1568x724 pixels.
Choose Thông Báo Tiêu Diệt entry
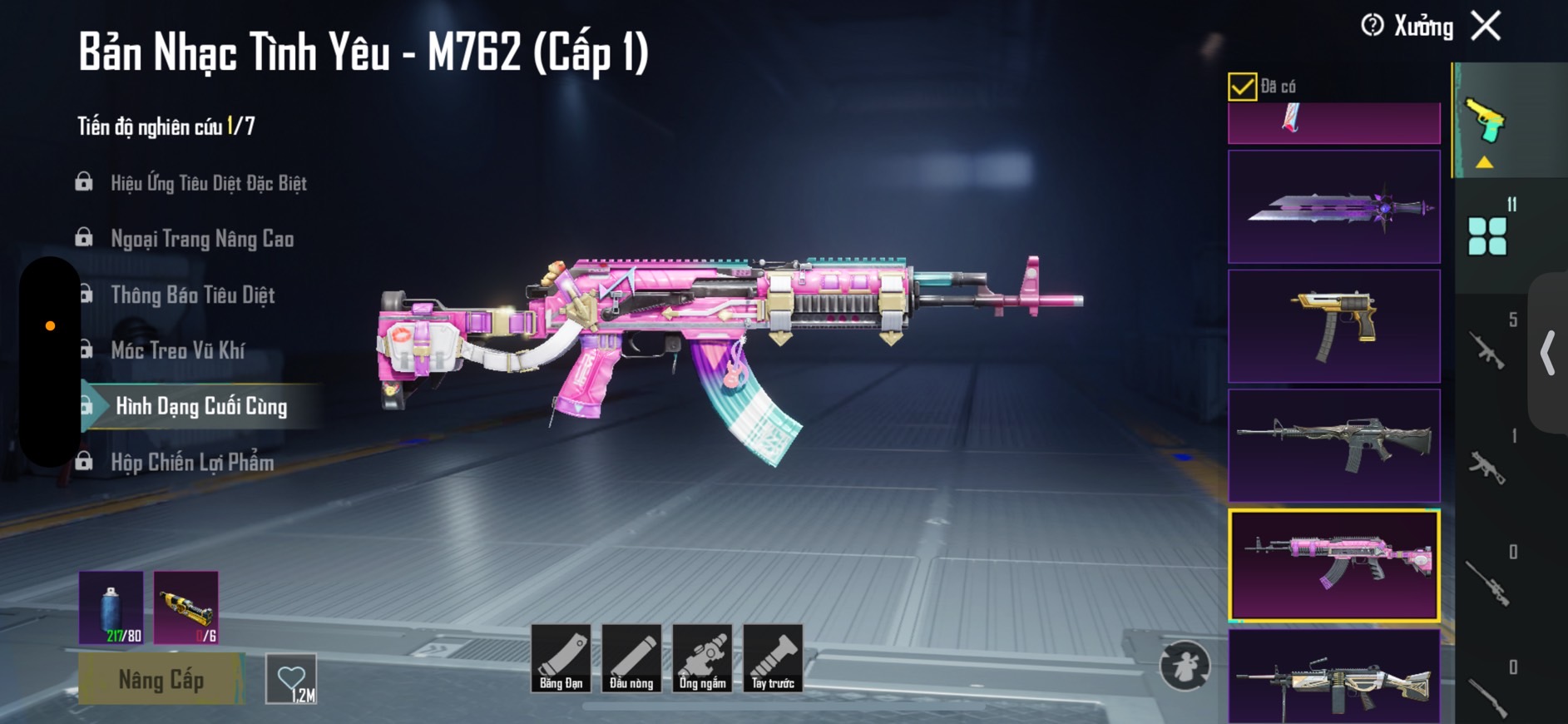click(x=192, y=295)
